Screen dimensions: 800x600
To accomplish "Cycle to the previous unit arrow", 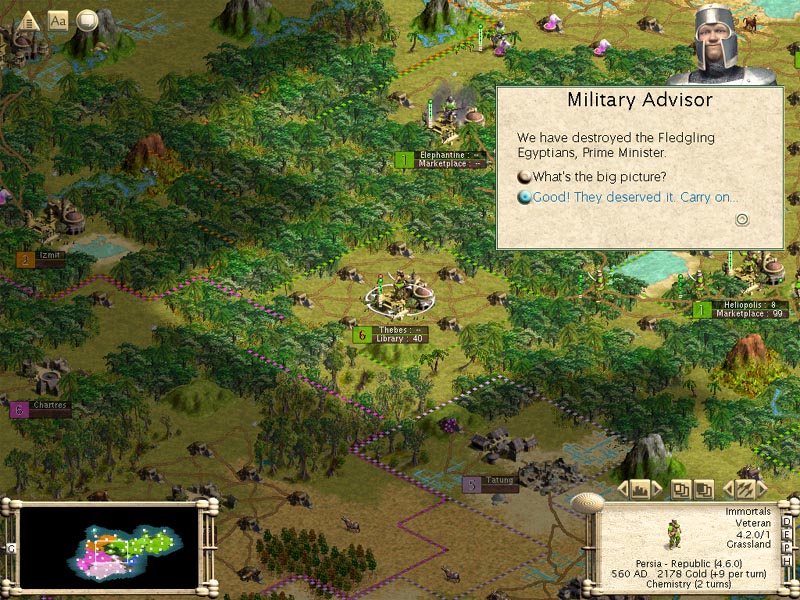I will [727, 489].
